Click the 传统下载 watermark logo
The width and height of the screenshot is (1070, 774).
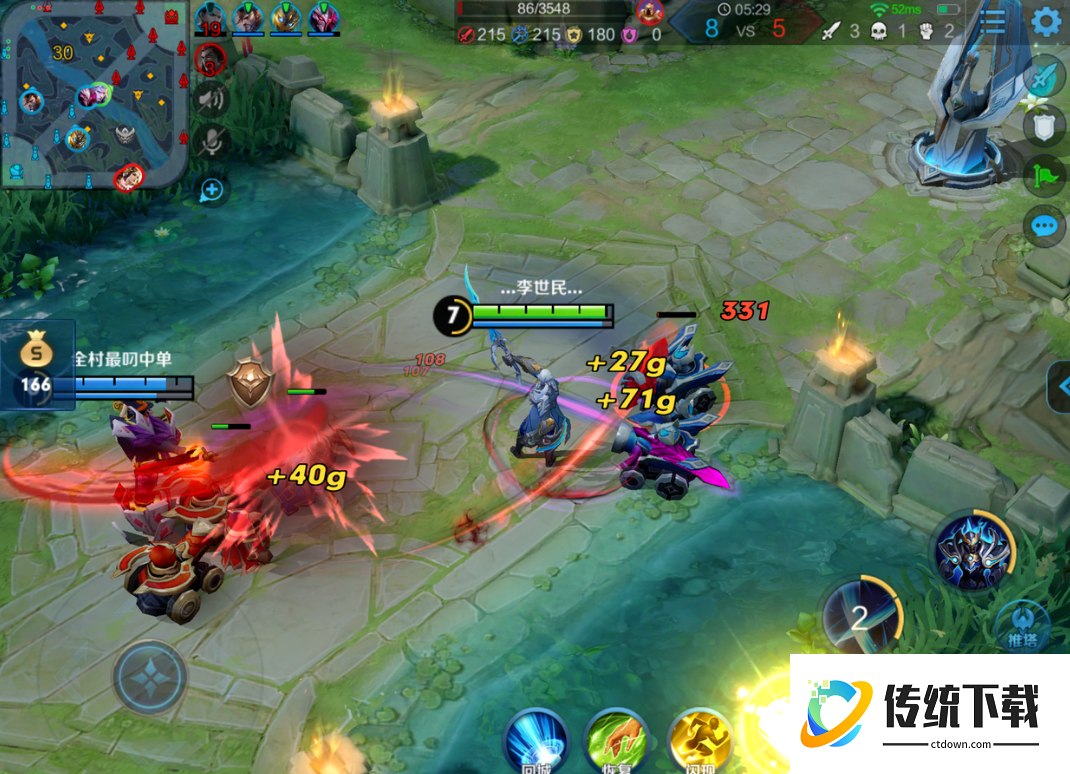(928, 713)
